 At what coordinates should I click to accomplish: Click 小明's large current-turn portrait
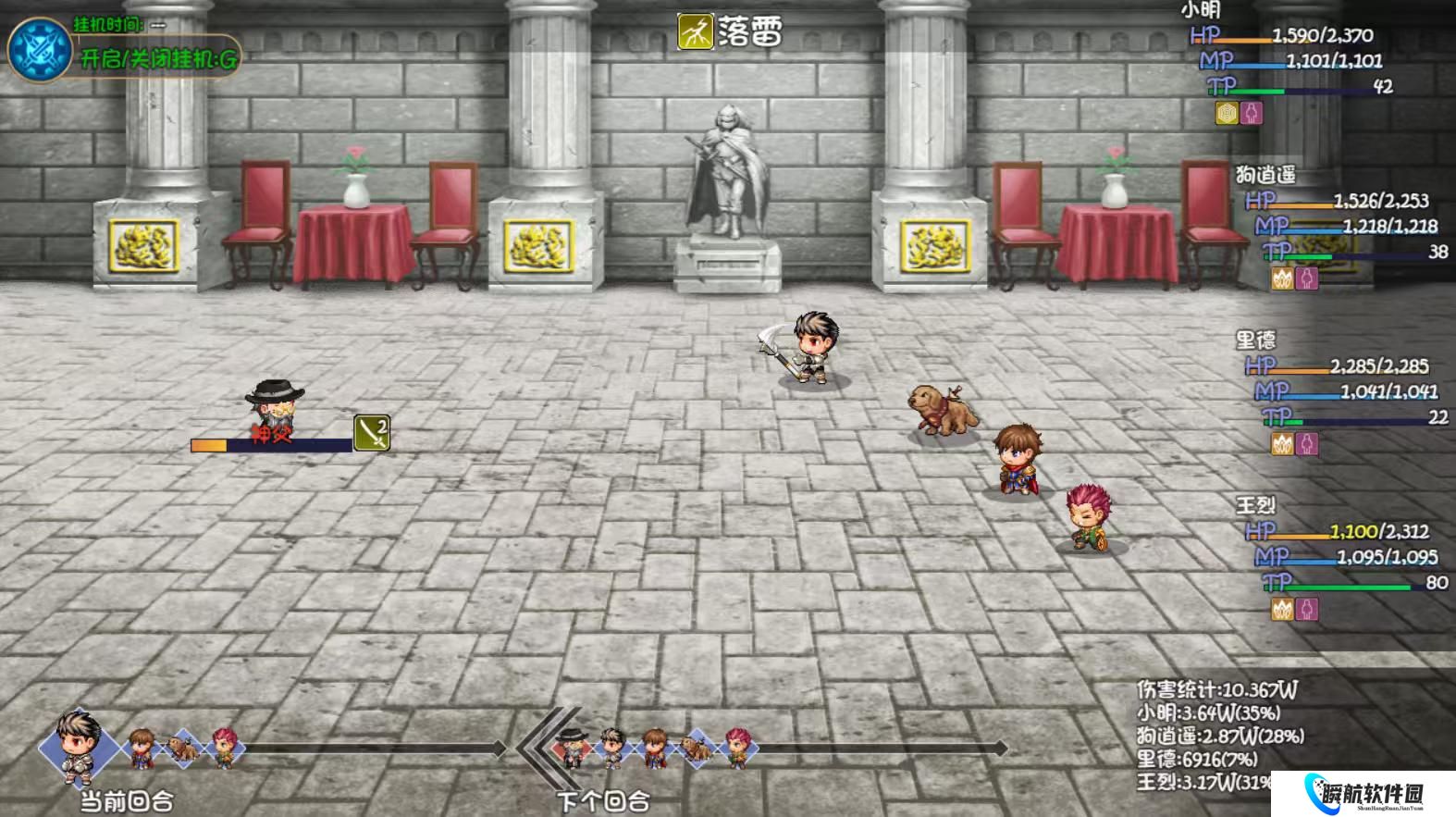click(x=78, y=745)
